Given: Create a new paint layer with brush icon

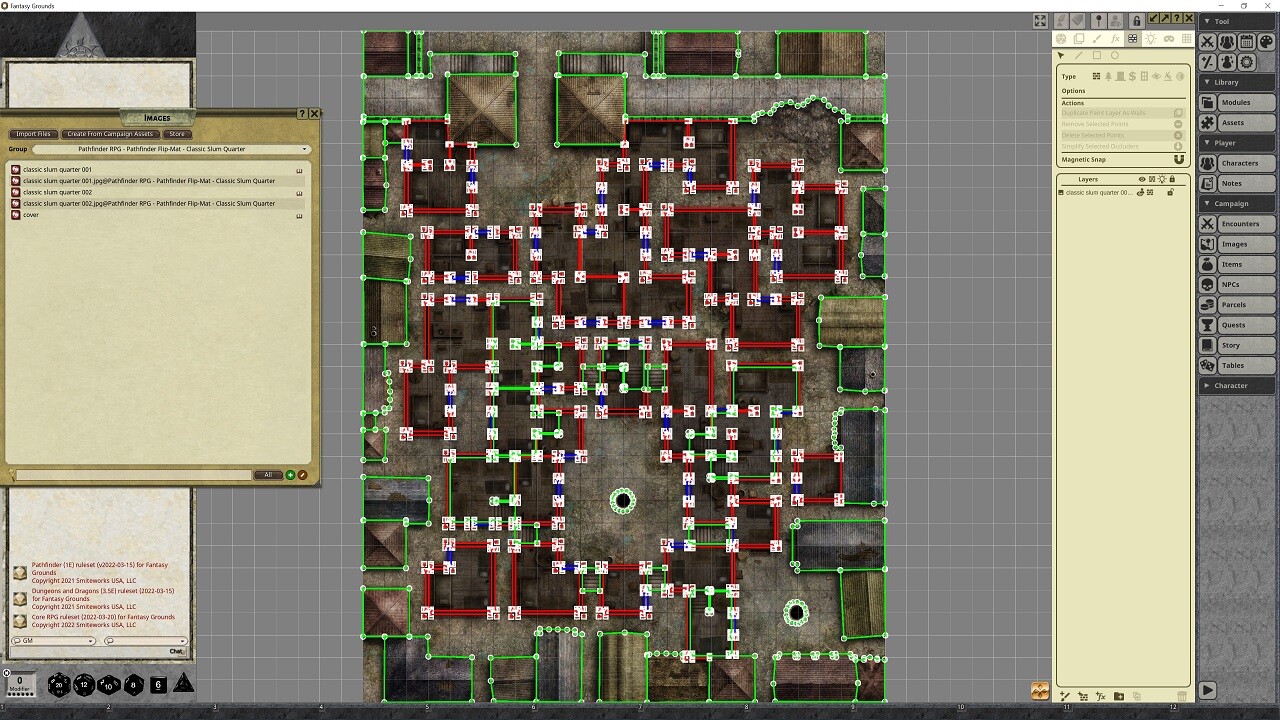Looking at the screenshot, I should click(1065, 697).
